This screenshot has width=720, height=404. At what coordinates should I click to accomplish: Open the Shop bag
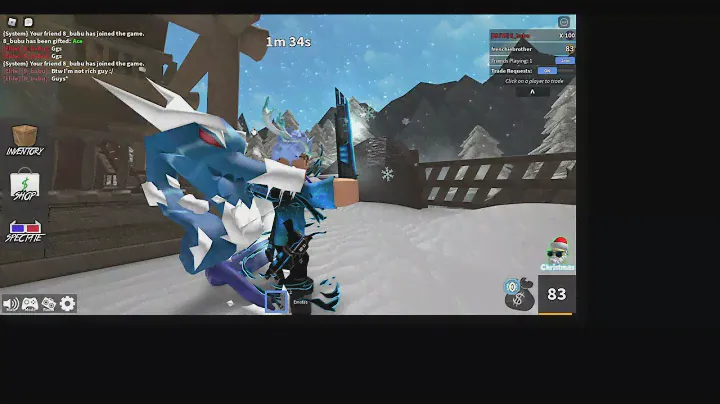coord(24,186)
